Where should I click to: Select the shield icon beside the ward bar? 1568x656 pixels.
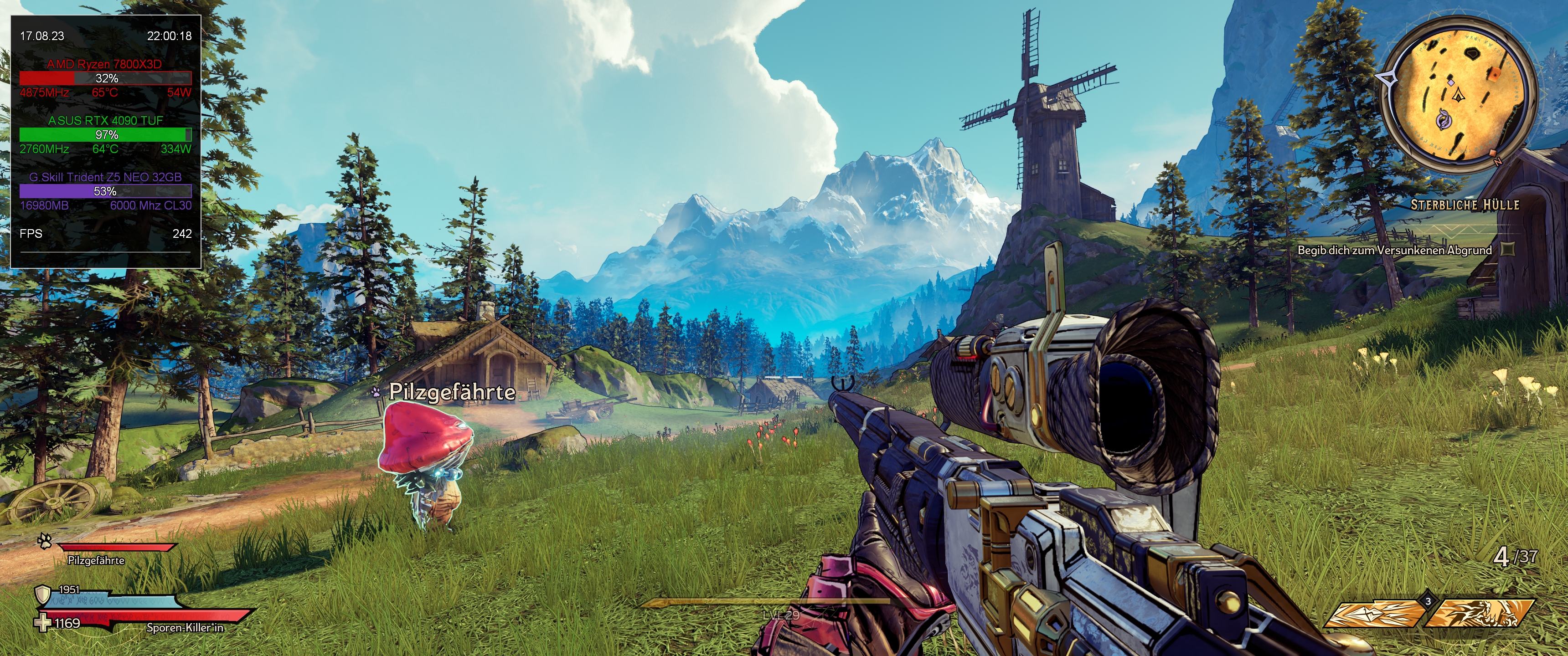pyautogui.click(x=42, y=594)
